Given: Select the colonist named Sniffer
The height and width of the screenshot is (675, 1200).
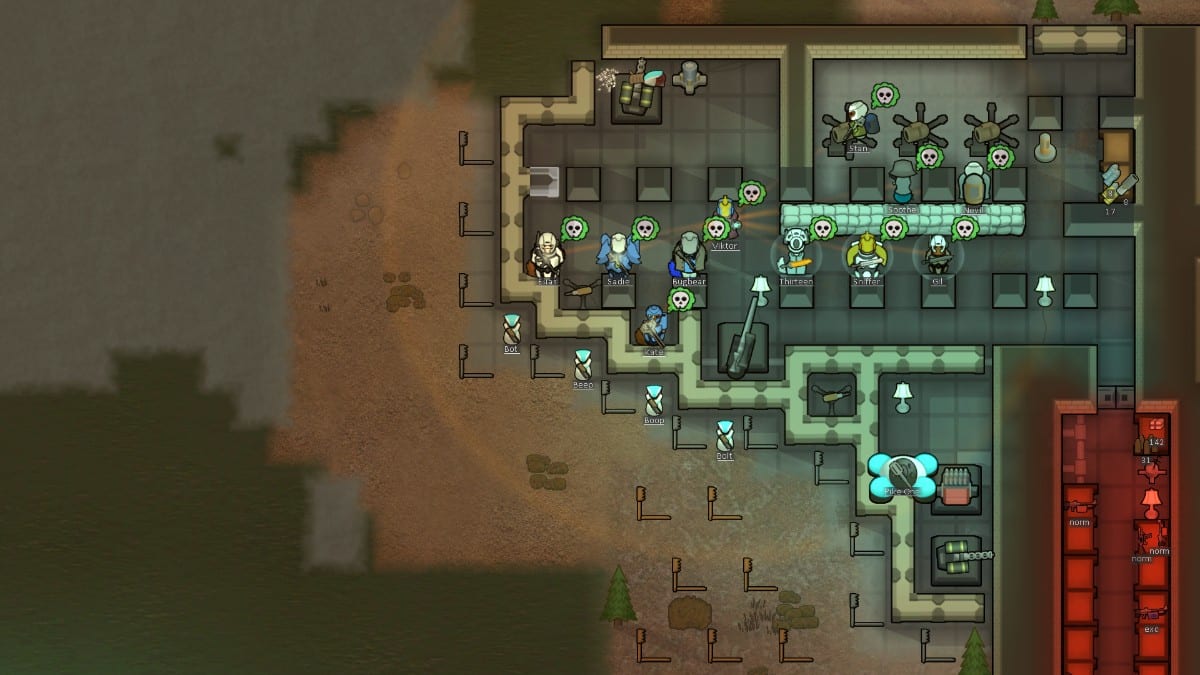Looking at the screenshot, I should (x=866, y=255).
